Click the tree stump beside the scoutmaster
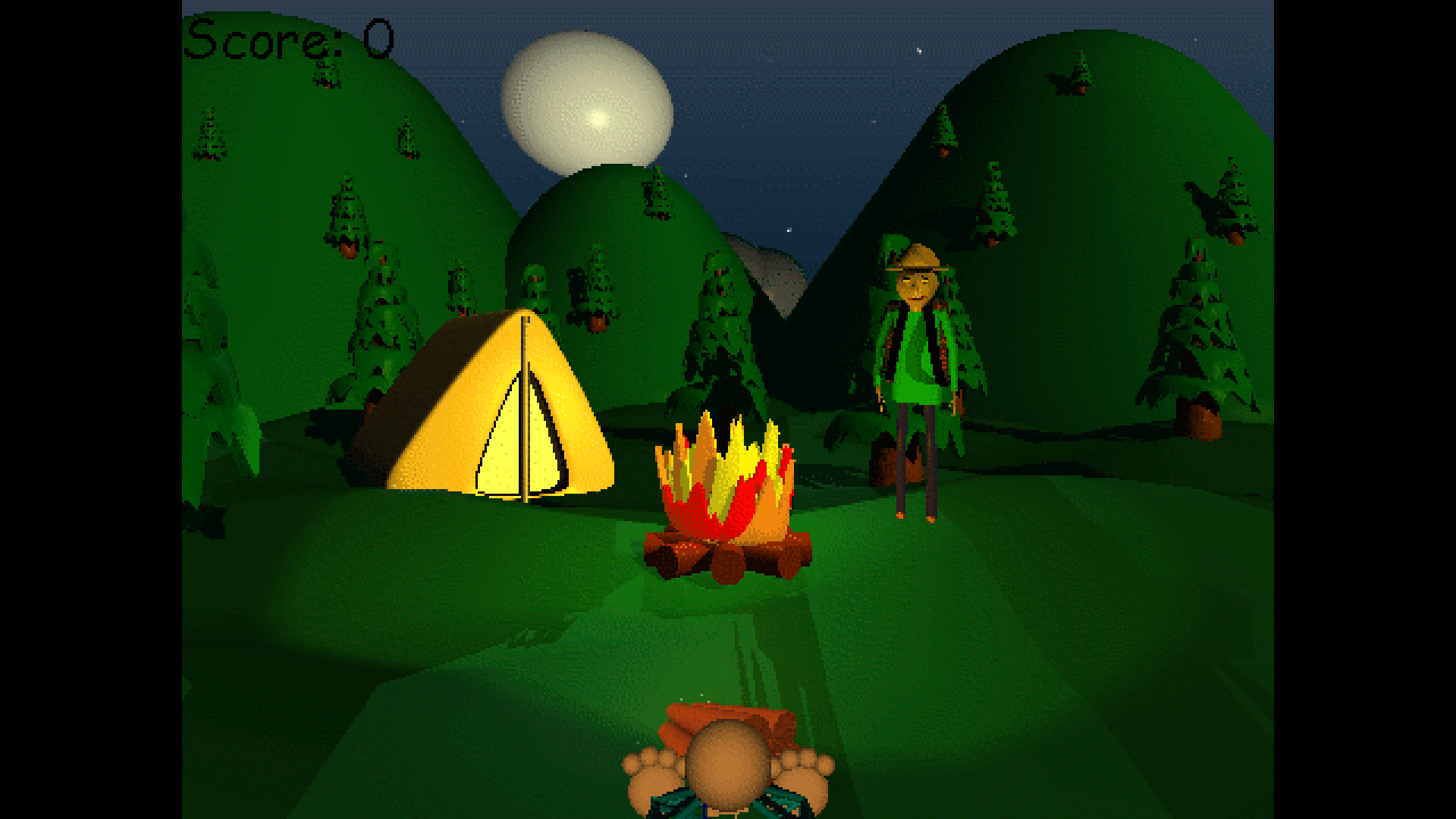 click(887, 463)
